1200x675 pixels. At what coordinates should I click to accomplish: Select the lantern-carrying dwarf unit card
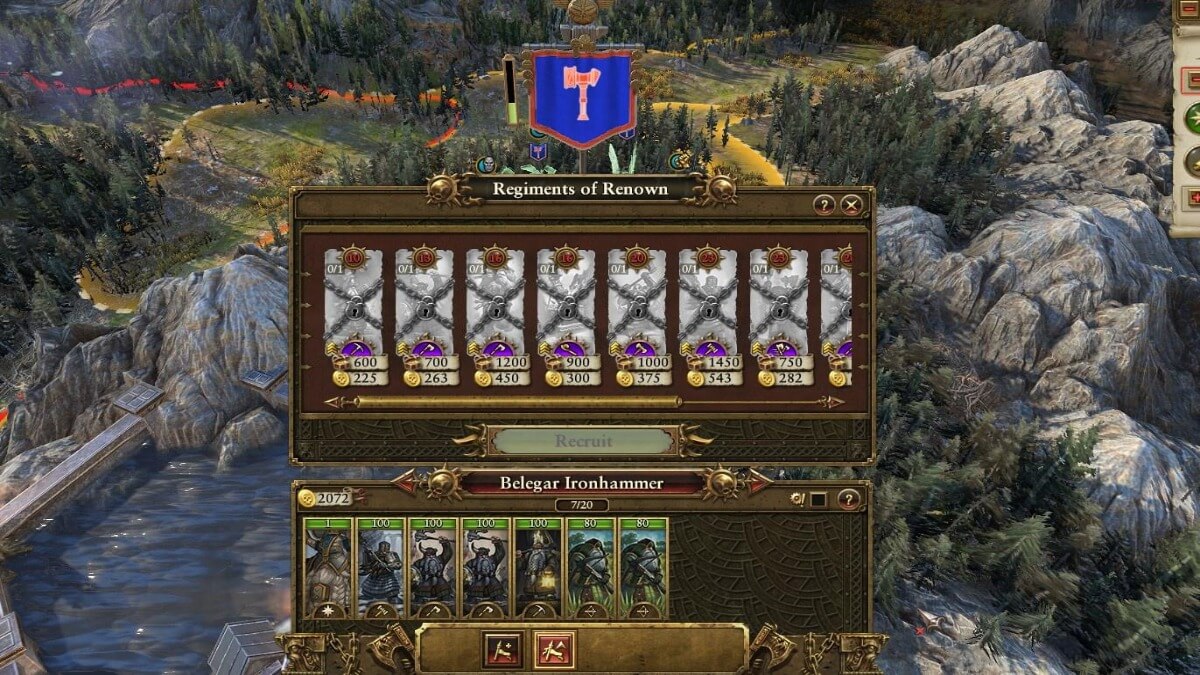coord(537,566)
